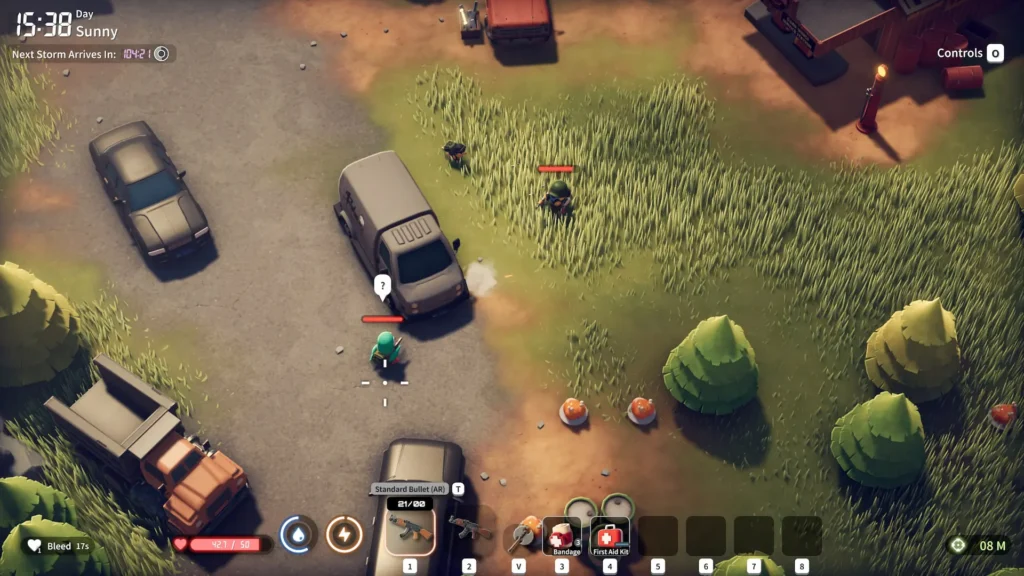Select the Standard Bullet (AR) ammo type label

(x=410, y=489)
